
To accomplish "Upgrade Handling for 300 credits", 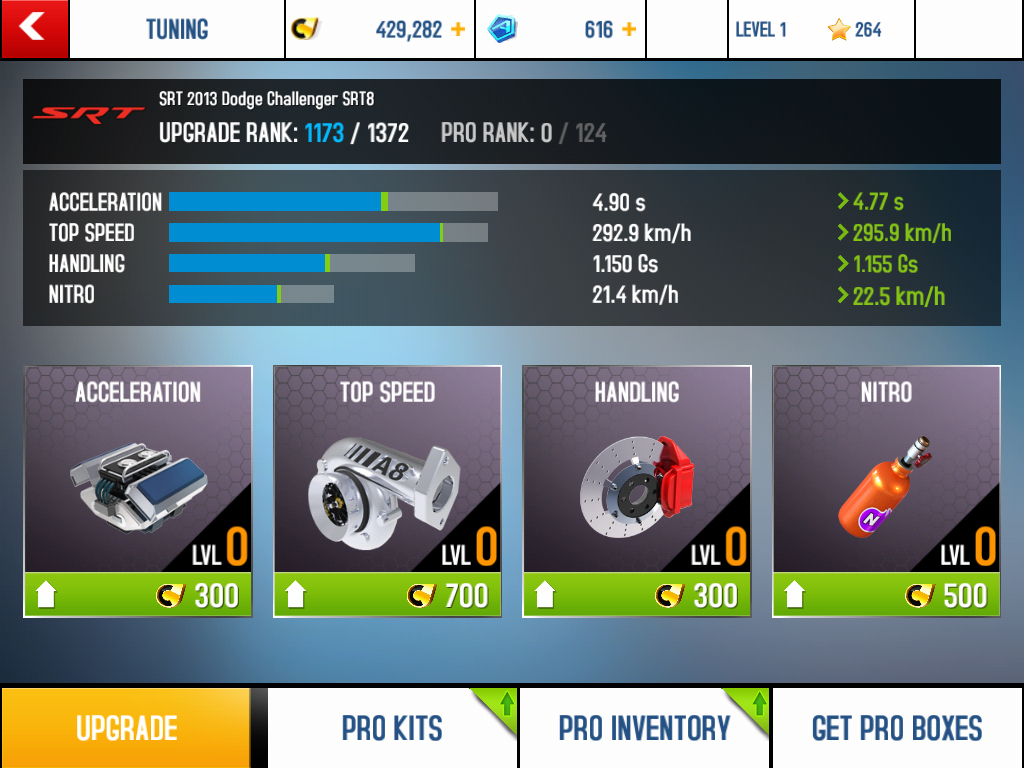I will (x=636, y=595).
